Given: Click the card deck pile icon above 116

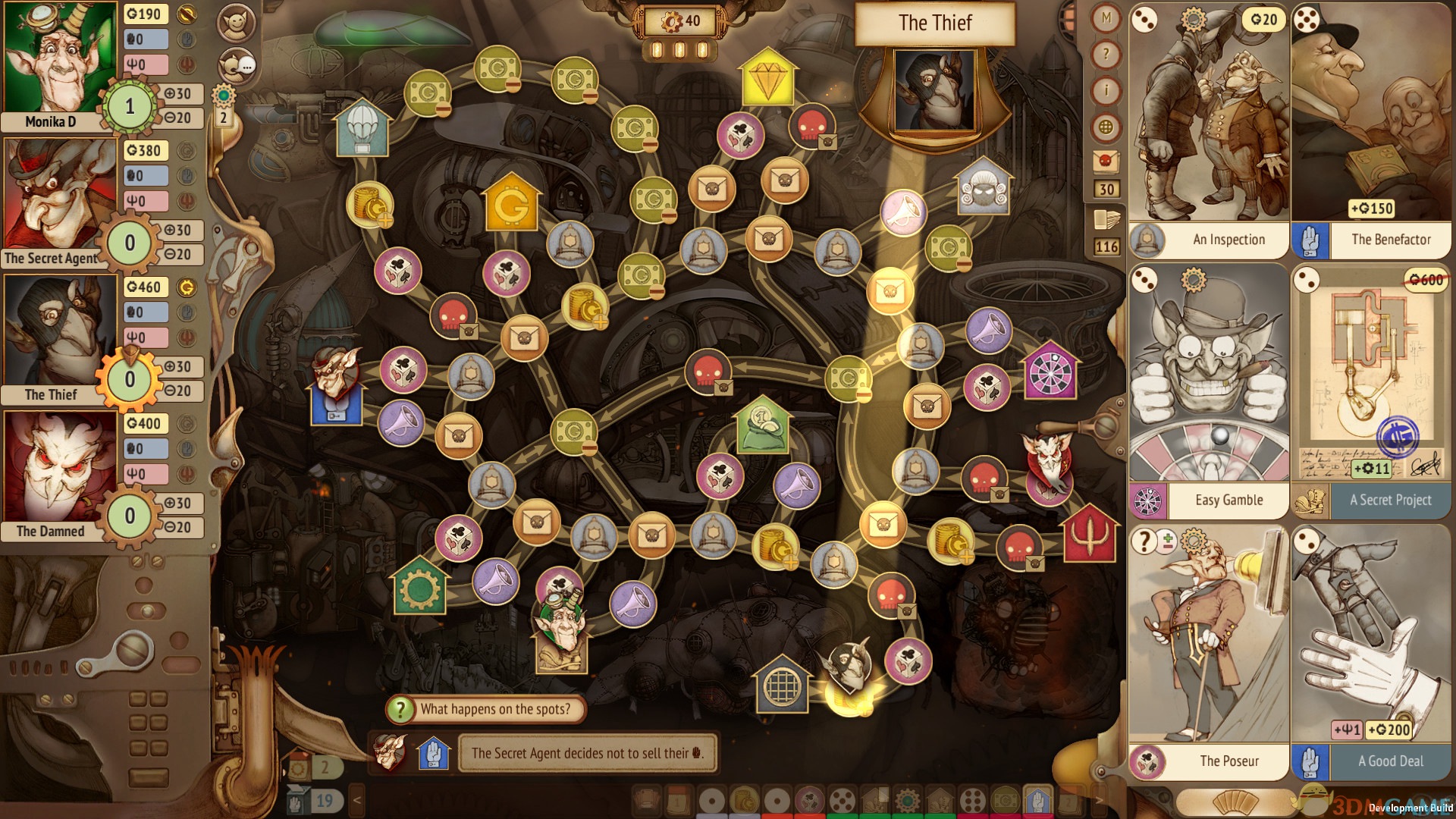Looking at the screenshot, I should tap(1106, 220).
